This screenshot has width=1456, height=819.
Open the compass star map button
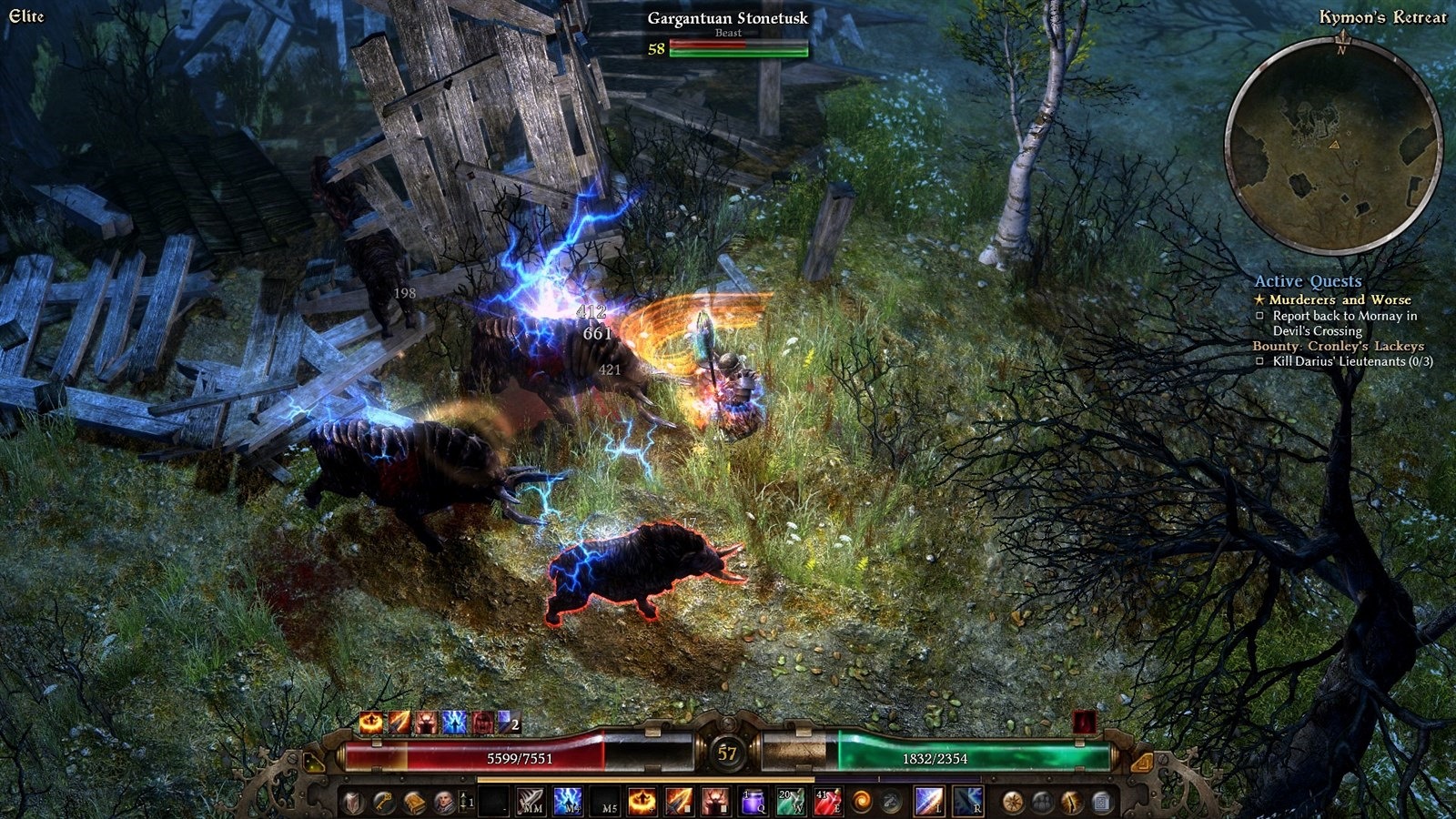click(1012, 802)
